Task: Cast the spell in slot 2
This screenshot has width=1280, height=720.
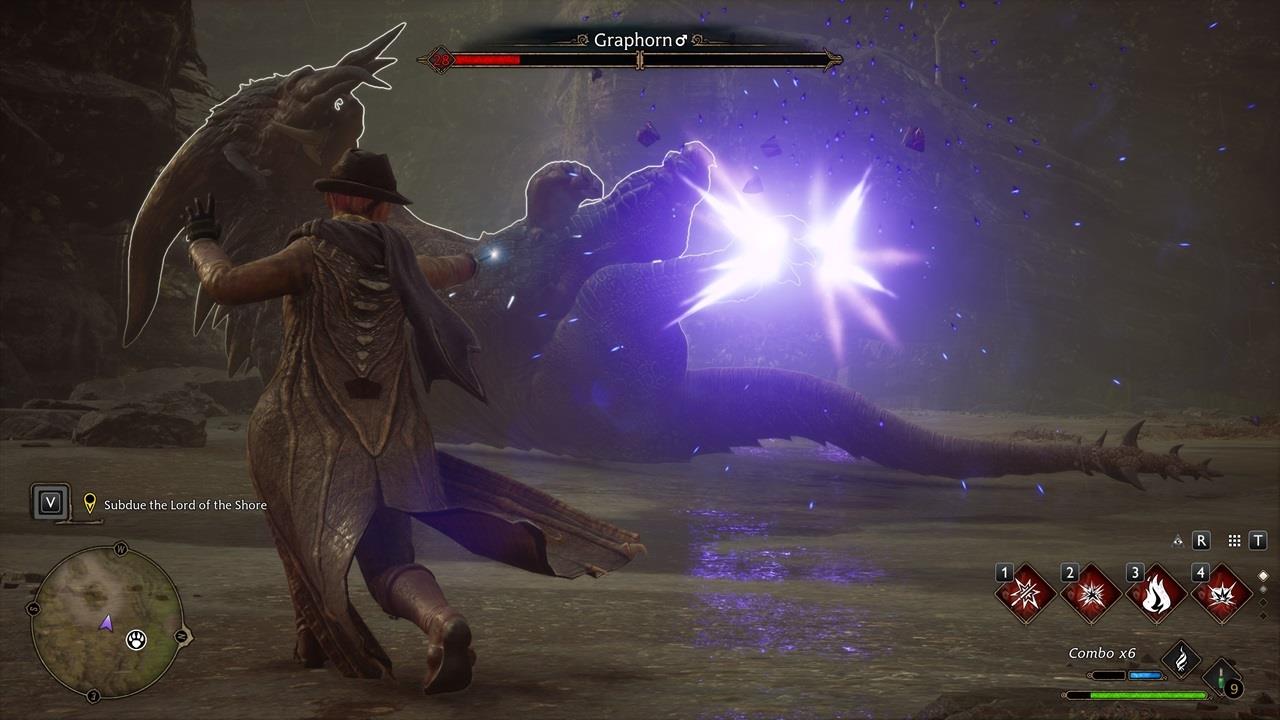Action: click(1090, 596)
